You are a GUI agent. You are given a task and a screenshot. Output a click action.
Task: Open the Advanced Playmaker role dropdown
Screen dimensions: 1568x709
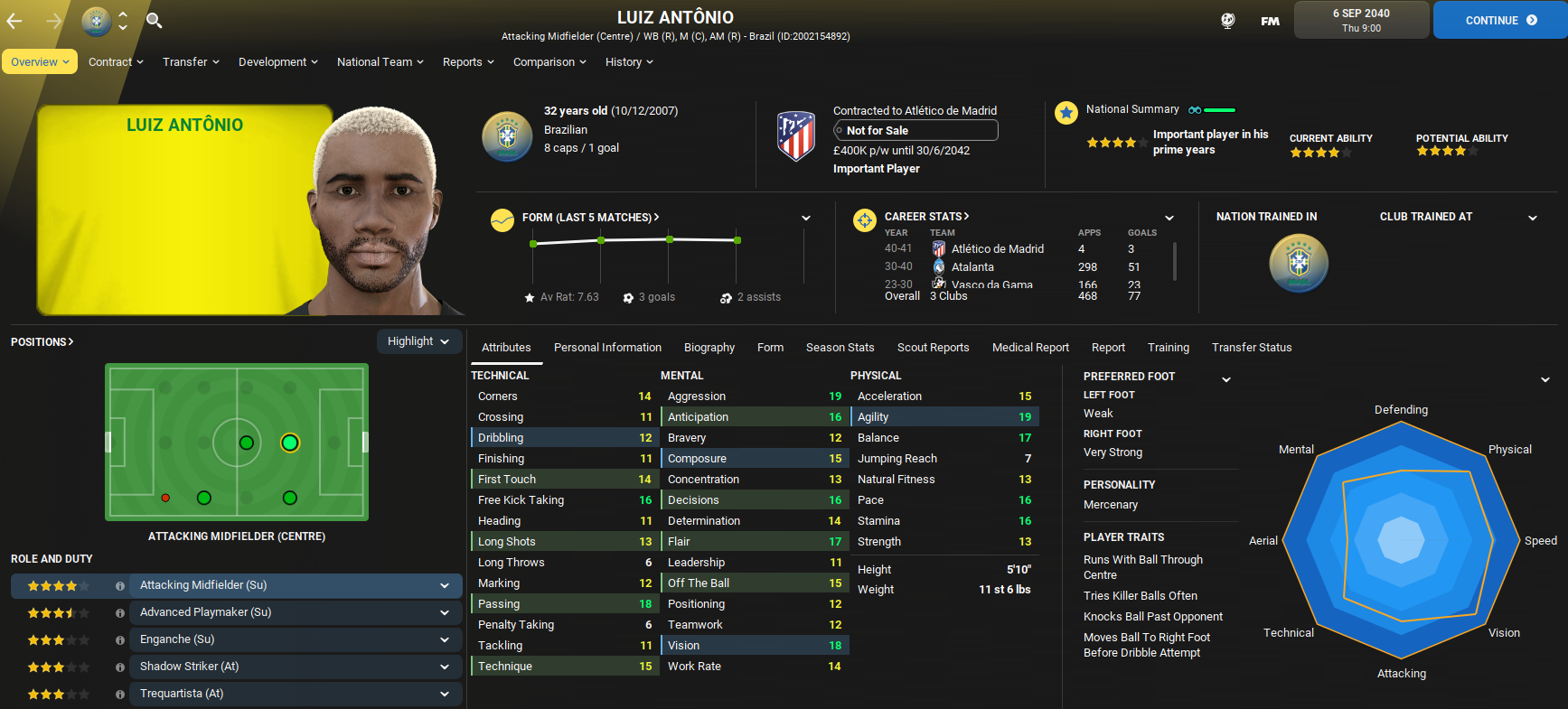[x=444, y=612]
